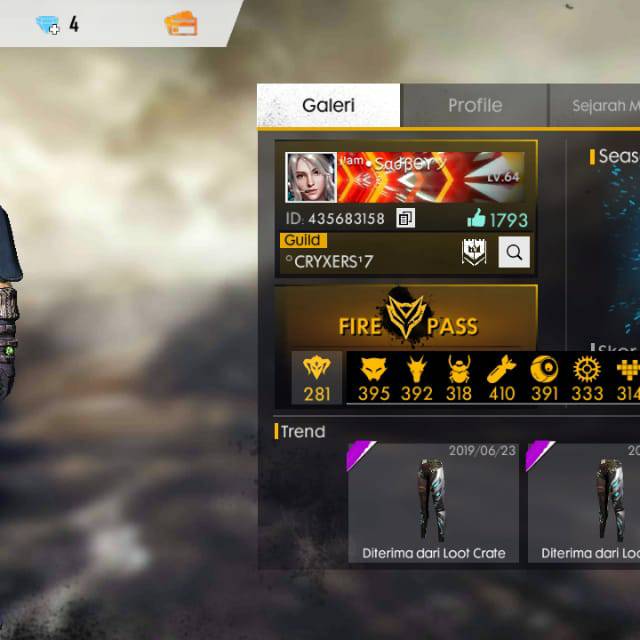Click the player avatar portrait
Screen dimensions: 640x640
point(311,177)
